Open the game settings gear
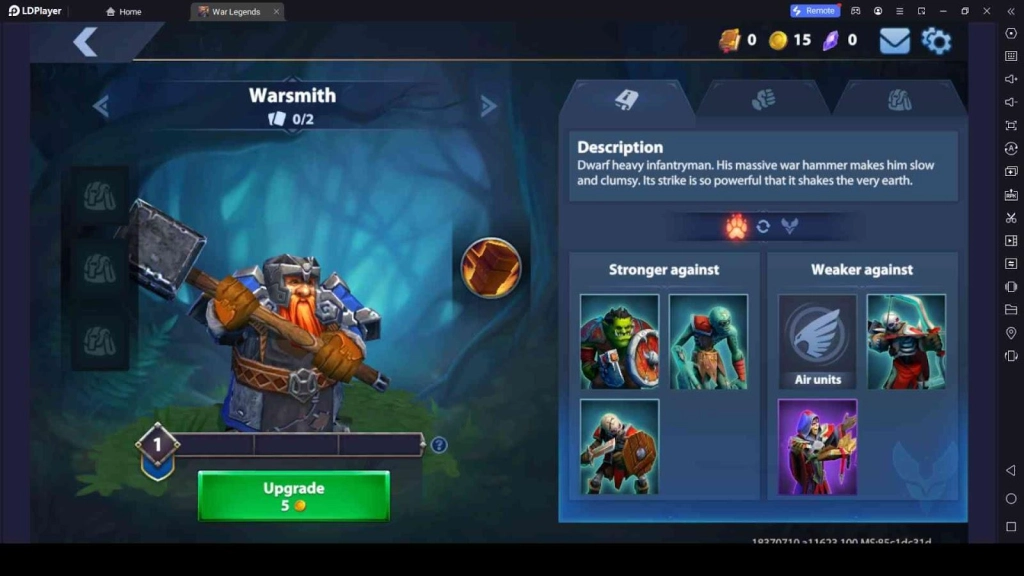This screenshot has width=1024, height=576. 936,41
